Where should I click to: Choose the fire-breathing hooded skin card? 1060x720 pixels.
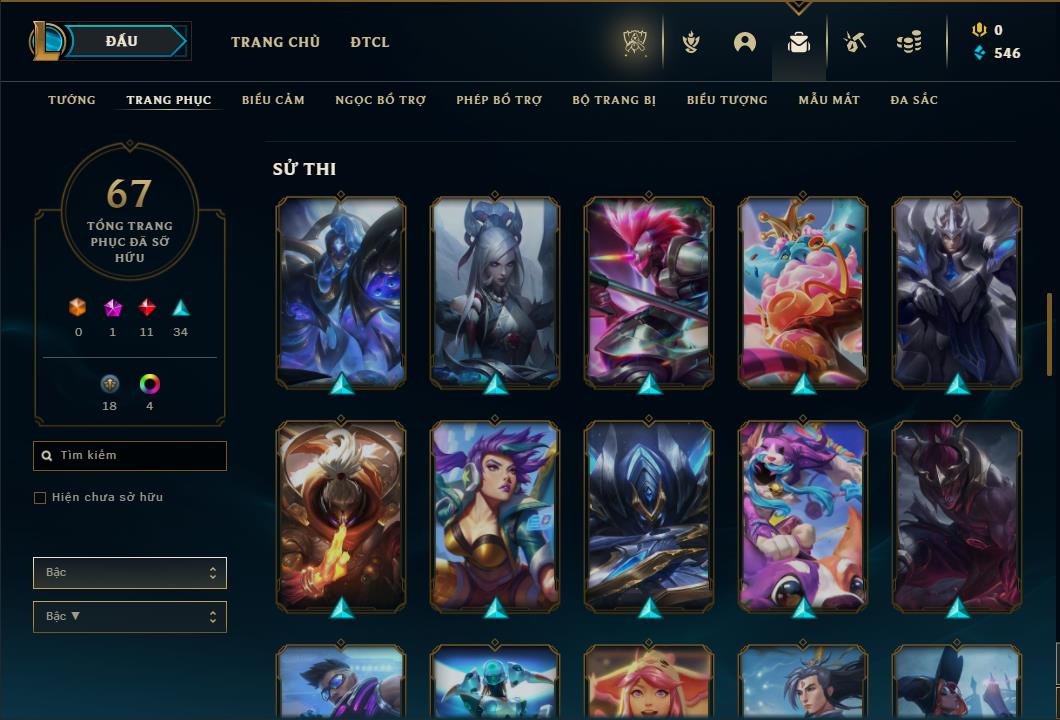click(341, 515)
